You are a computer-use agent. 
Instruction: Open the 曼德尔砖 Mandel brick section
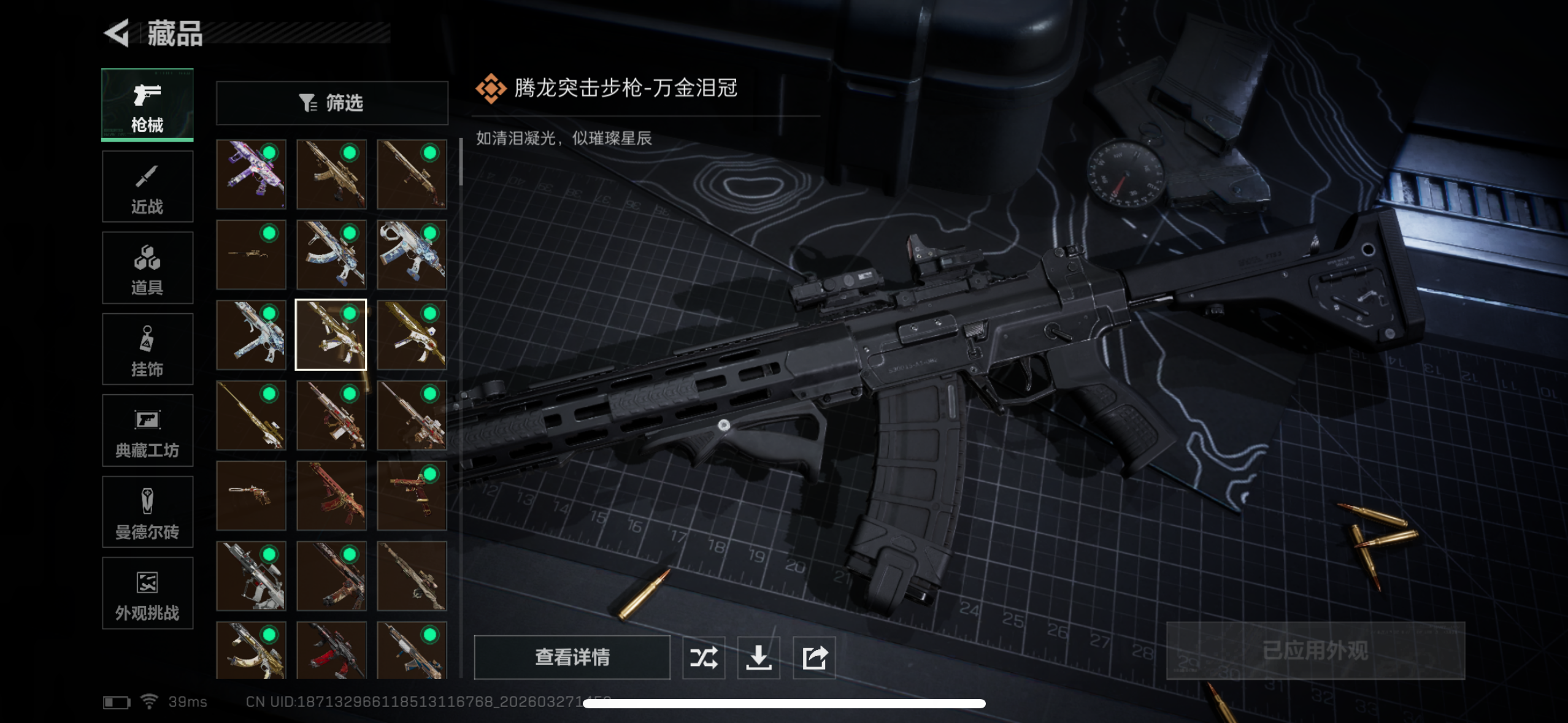tap(147, 512)
